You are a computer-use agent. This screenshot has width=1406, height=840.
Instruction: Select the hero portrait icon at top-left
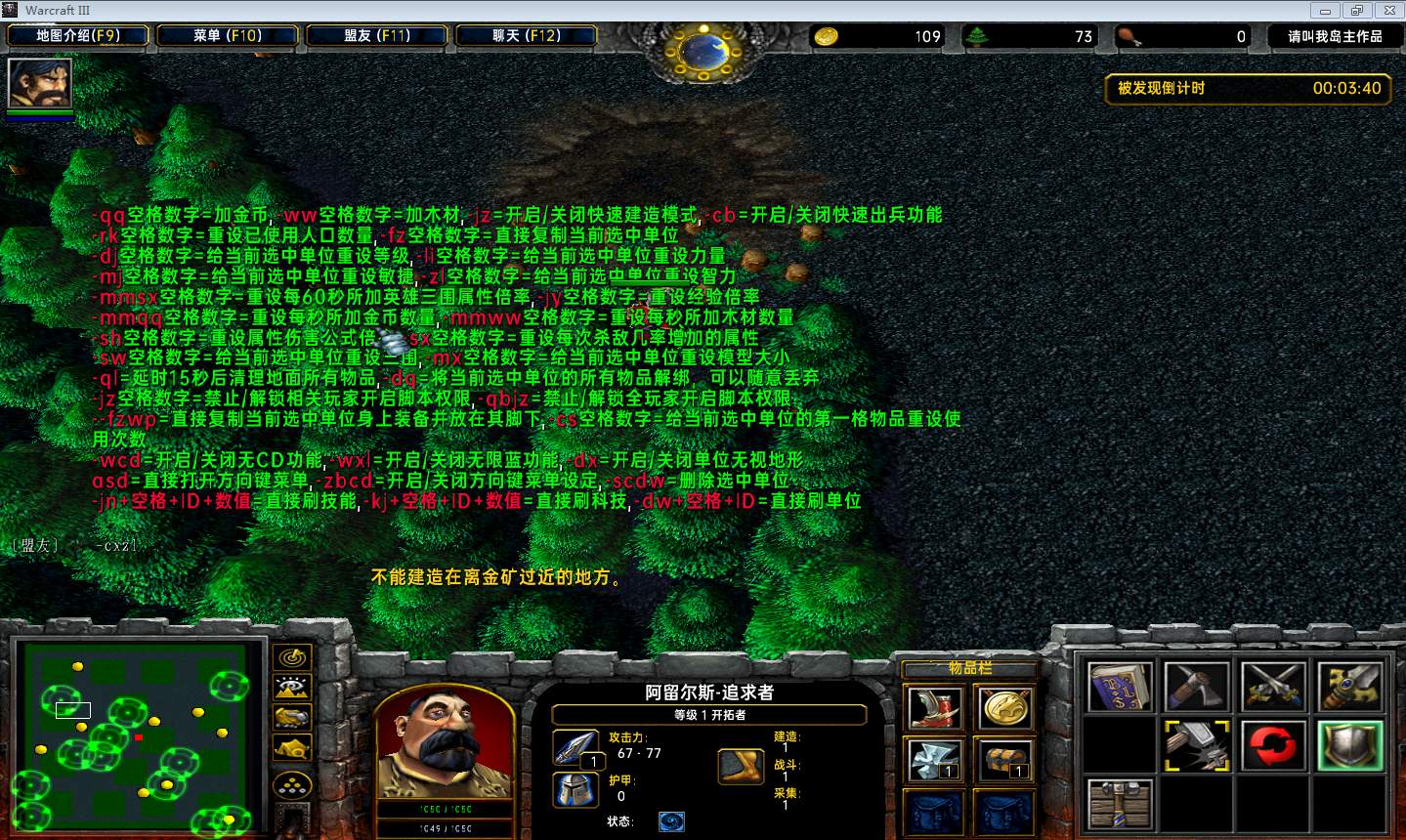(40, 84)
